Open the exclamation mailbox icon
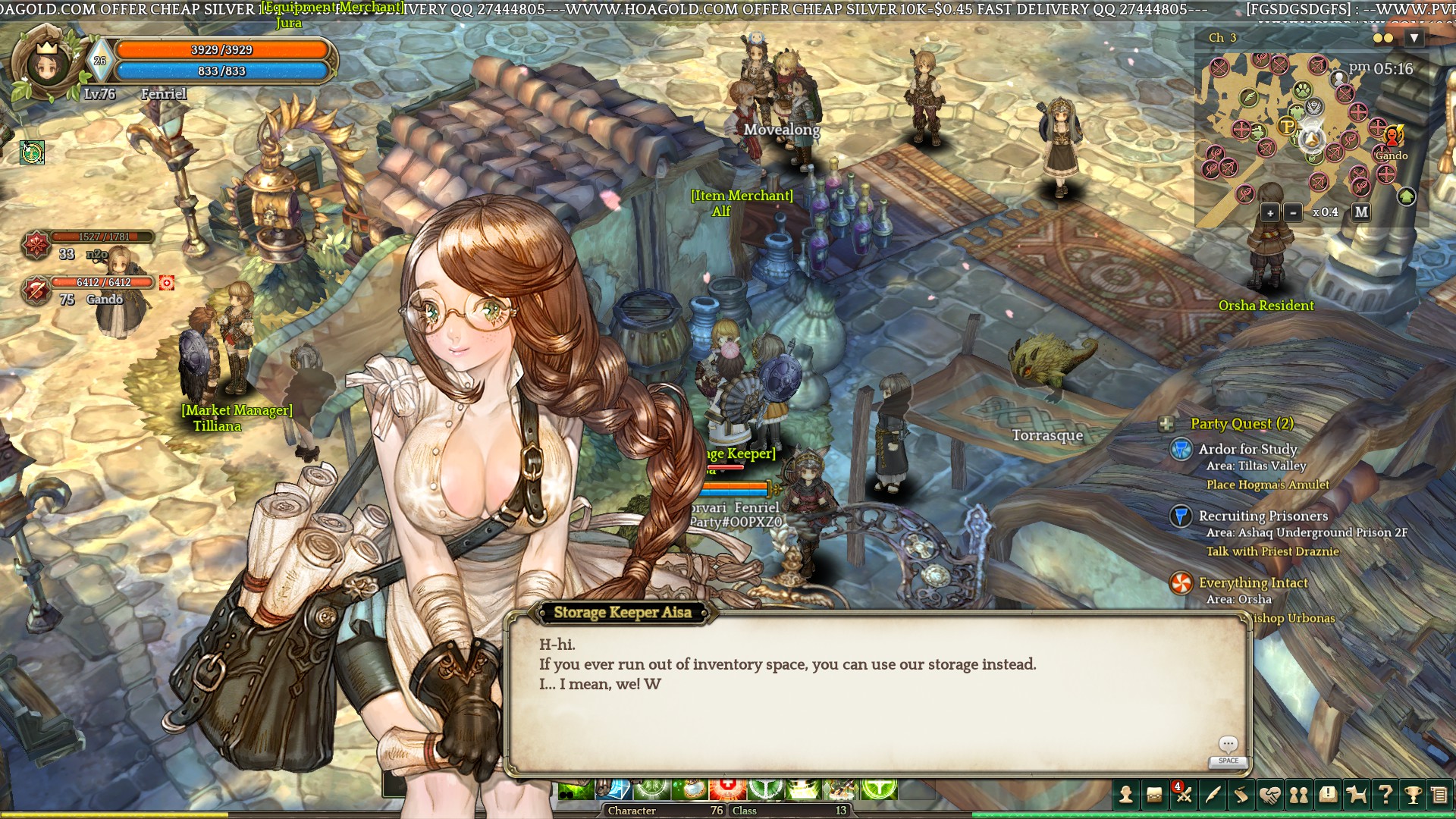1456x819 pixels. (1328, 794)
